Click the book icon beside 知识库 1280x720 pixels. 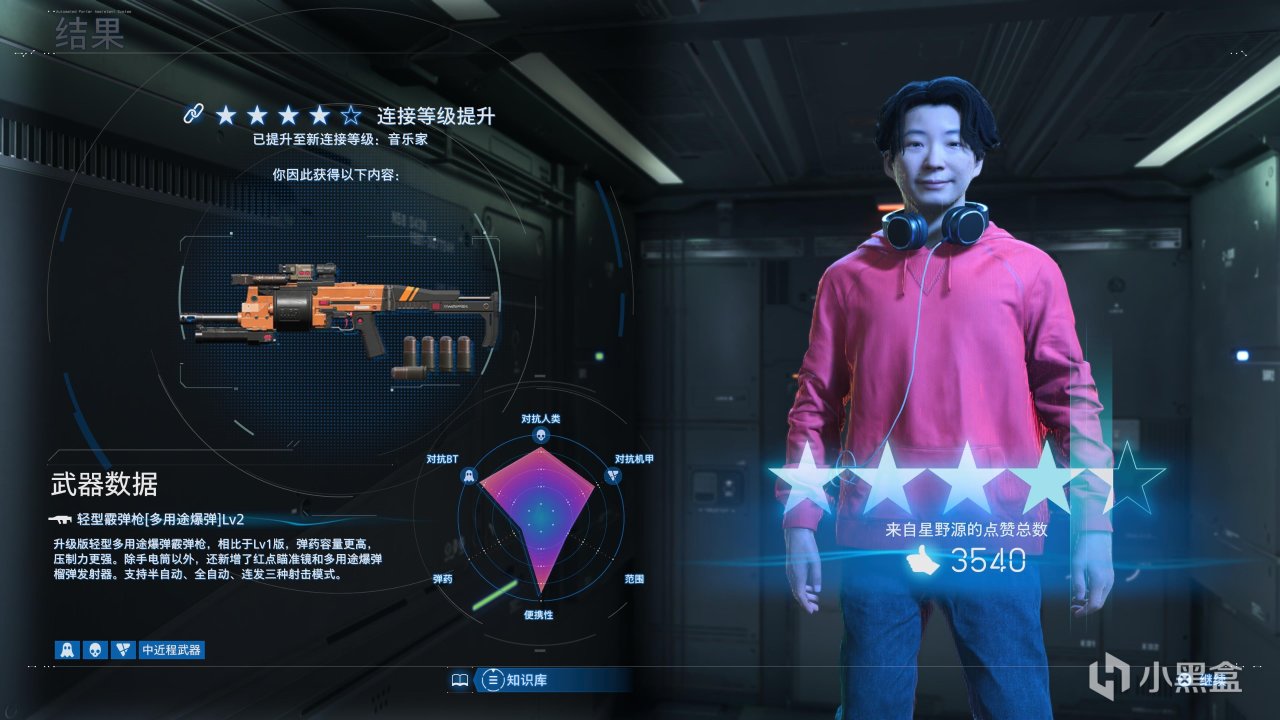point(460,681)
